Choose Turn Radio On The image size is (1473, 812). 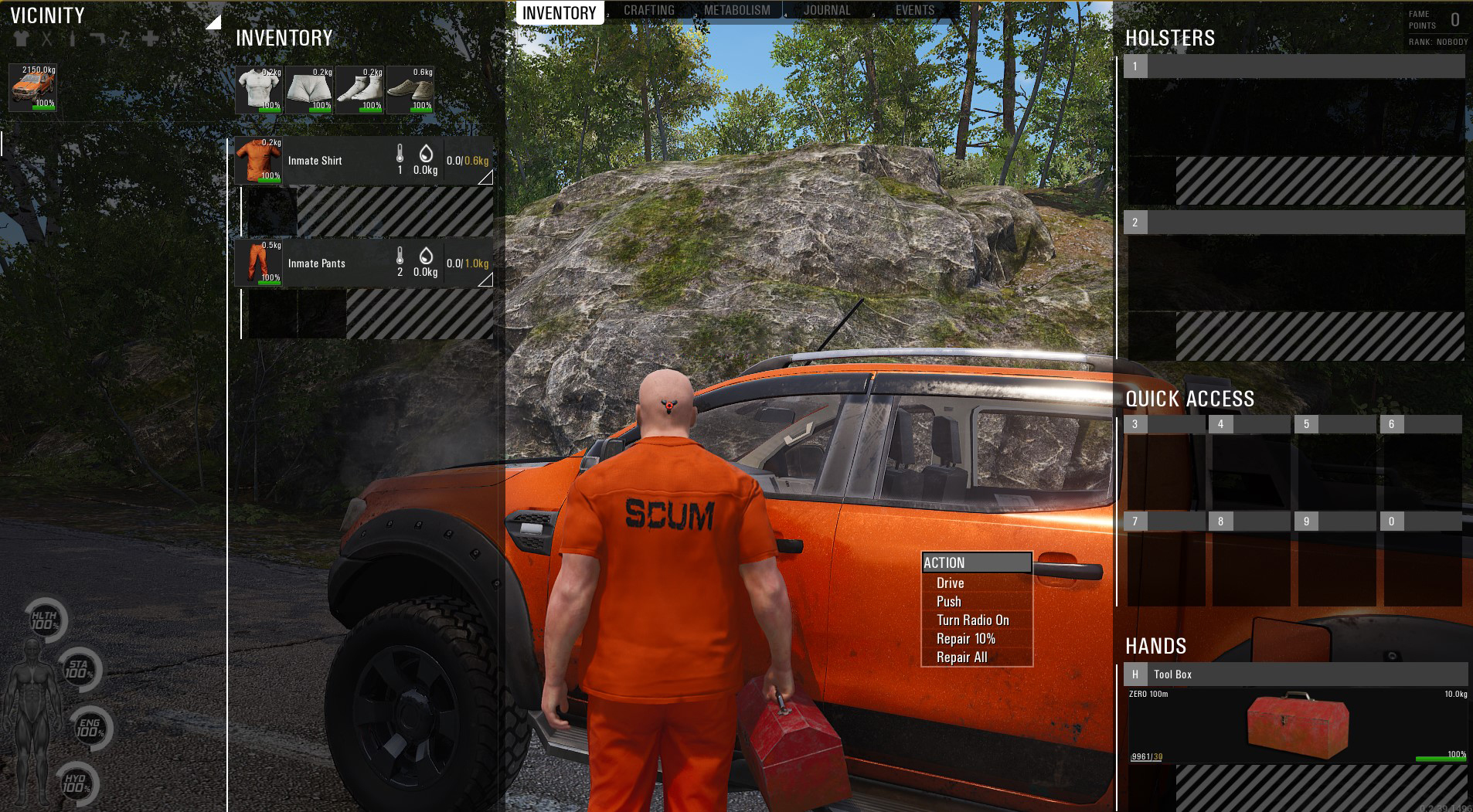[x=972, y=620]
